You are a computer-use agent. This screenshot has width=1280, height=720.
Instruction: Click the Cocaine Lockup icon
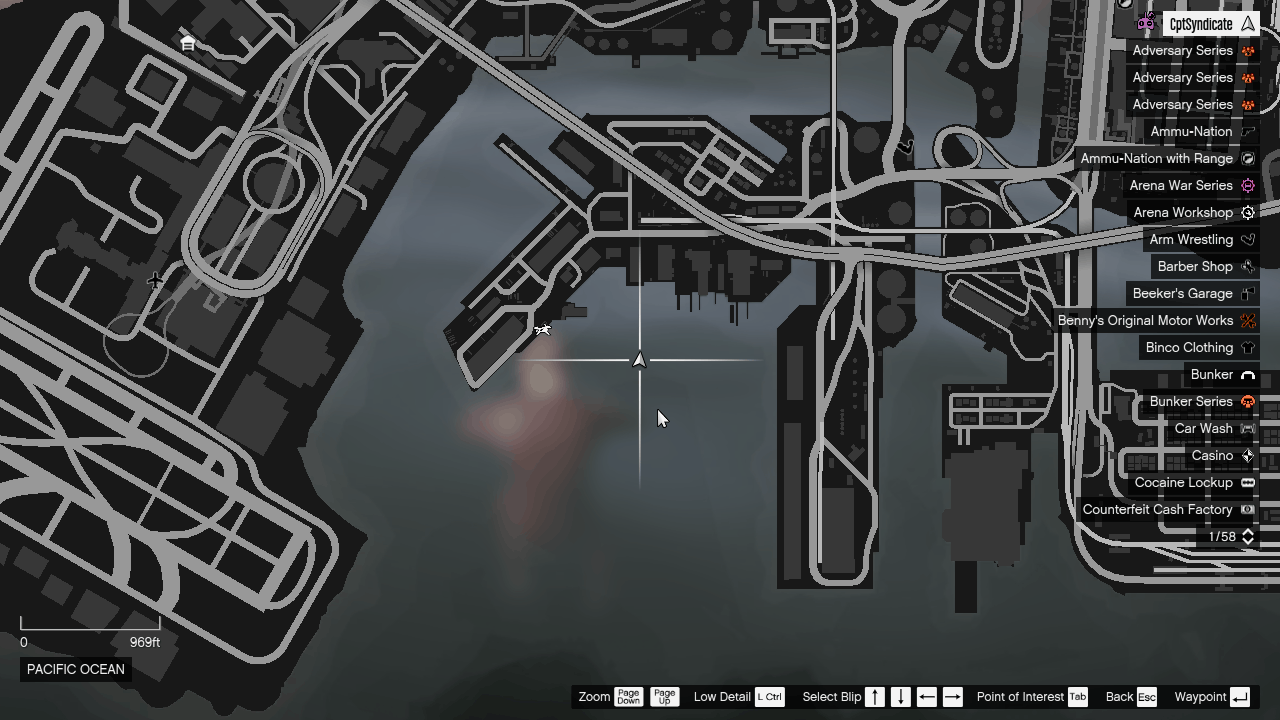[1247, 482]
